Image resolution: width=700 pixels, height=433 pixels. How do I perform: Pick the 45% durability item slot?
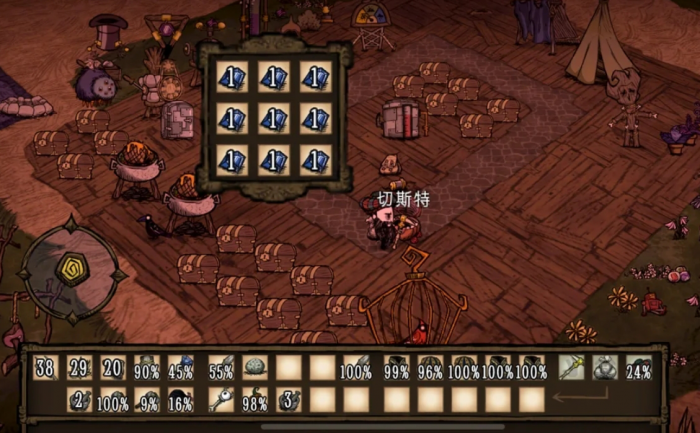[x=181, y=368]
